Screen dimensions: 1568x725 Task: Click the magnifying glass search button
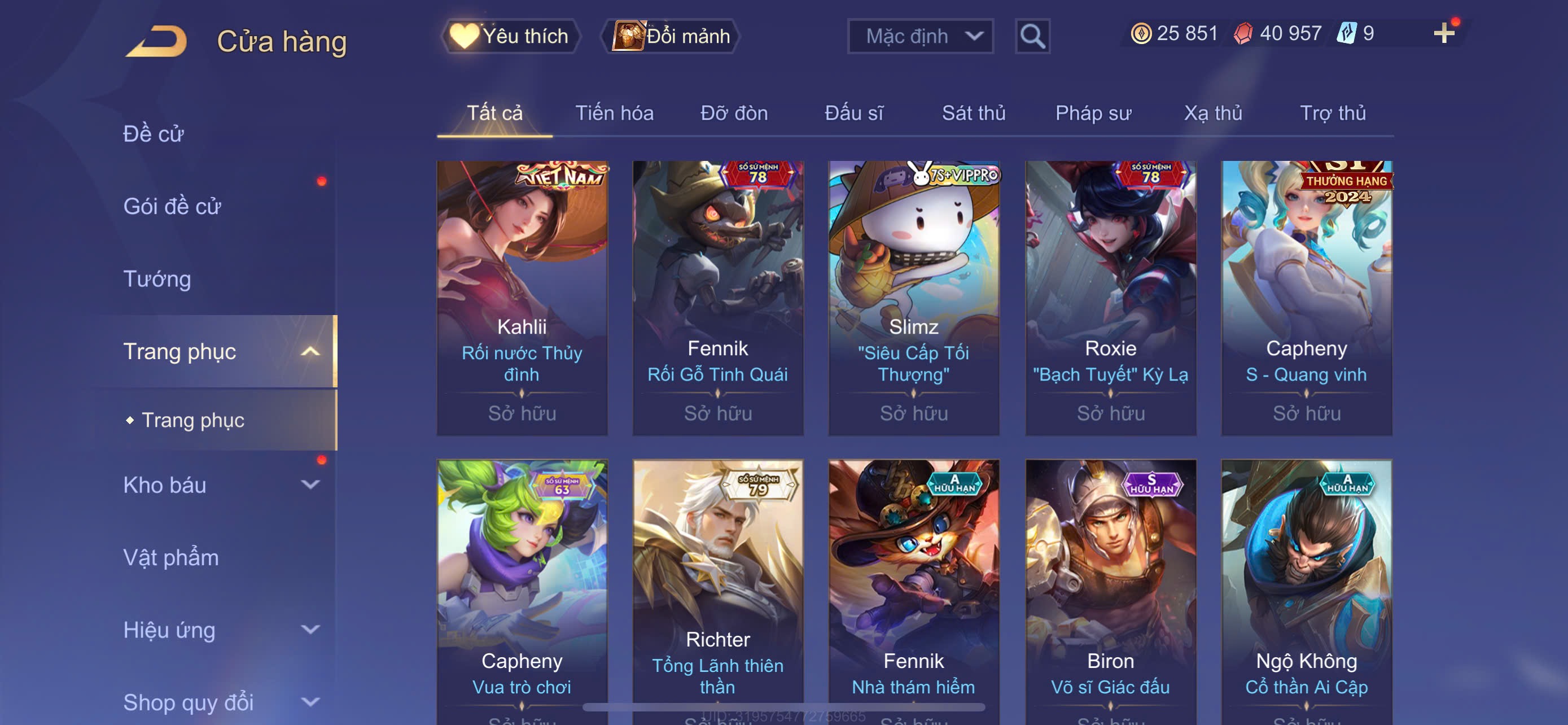tap(1032, 37)
